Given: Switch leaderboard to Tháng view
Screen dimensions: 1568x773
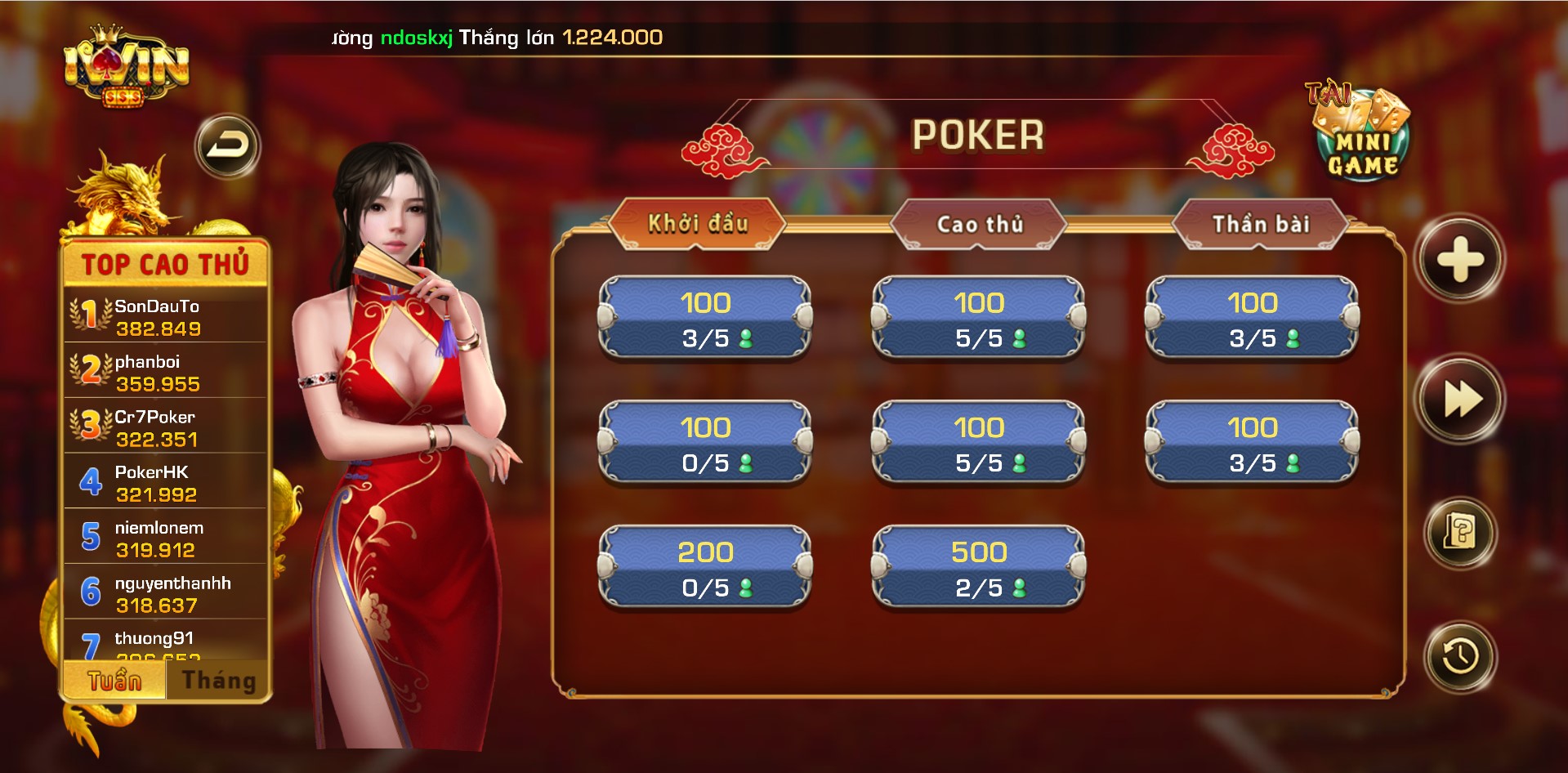Looking at the screenshot, I should pyautogui.click(x=217, y=678).
